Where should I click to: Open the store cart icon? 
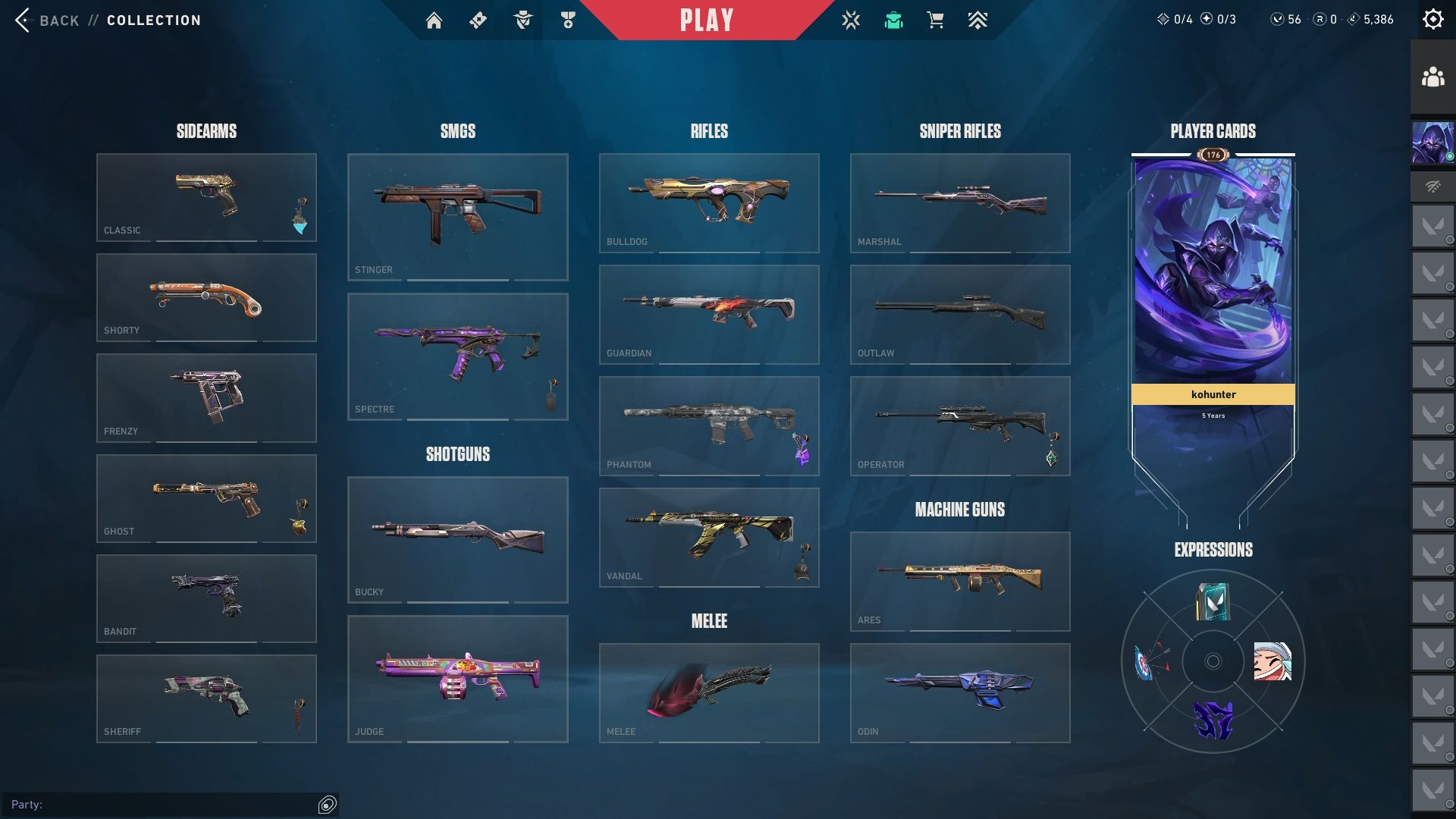(935, 20)
